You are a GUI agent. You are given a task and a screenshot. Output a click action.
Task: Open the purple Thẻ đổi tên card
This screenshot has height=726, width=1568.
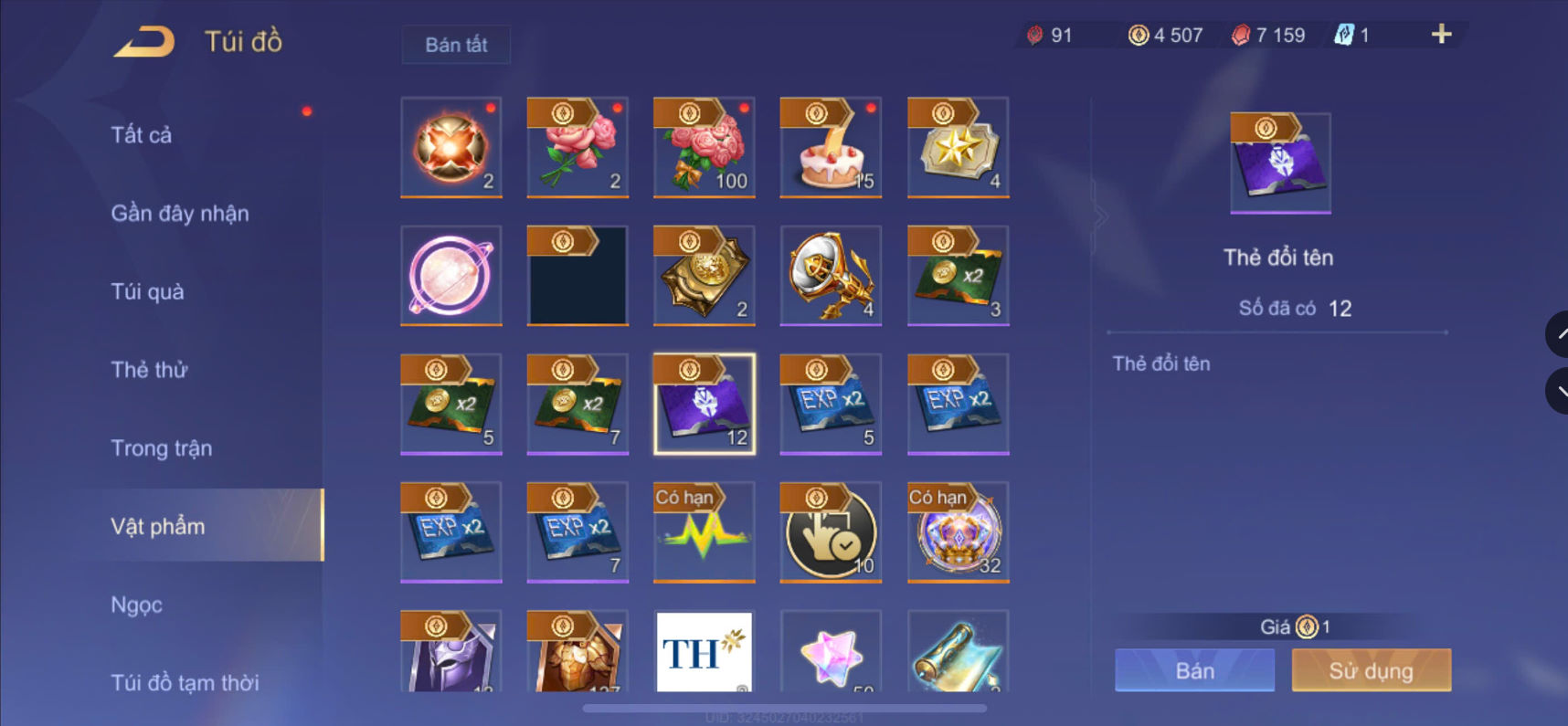[704, 404]
